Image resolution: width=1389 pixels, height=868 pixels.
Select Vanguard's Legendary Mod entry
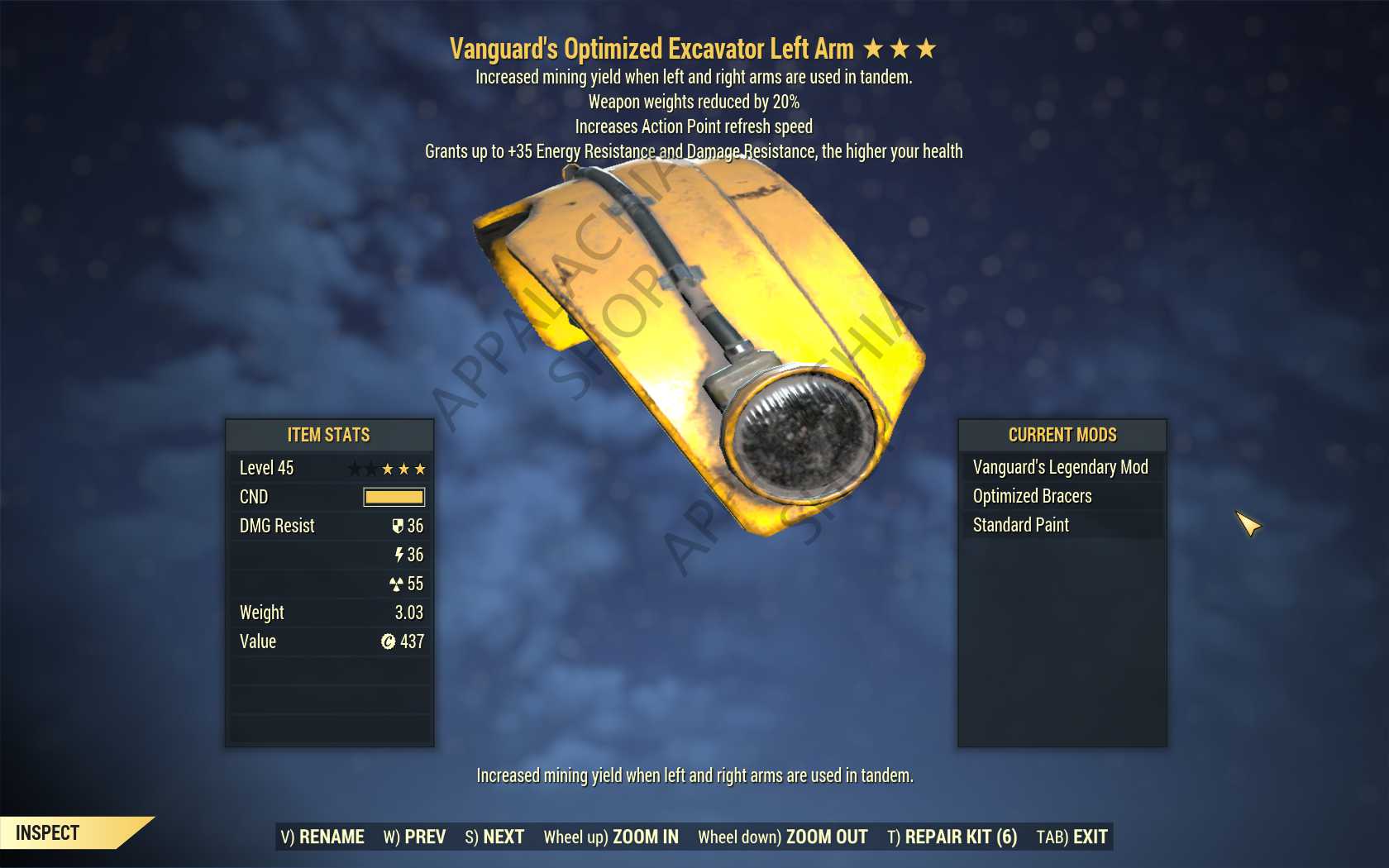1060,467
